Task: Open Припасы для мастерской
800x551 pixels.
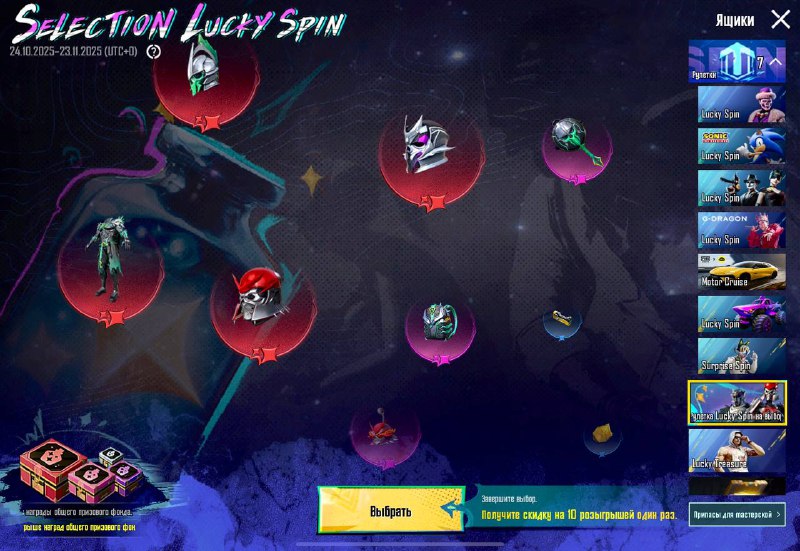Action: click(x=737, y=514)
